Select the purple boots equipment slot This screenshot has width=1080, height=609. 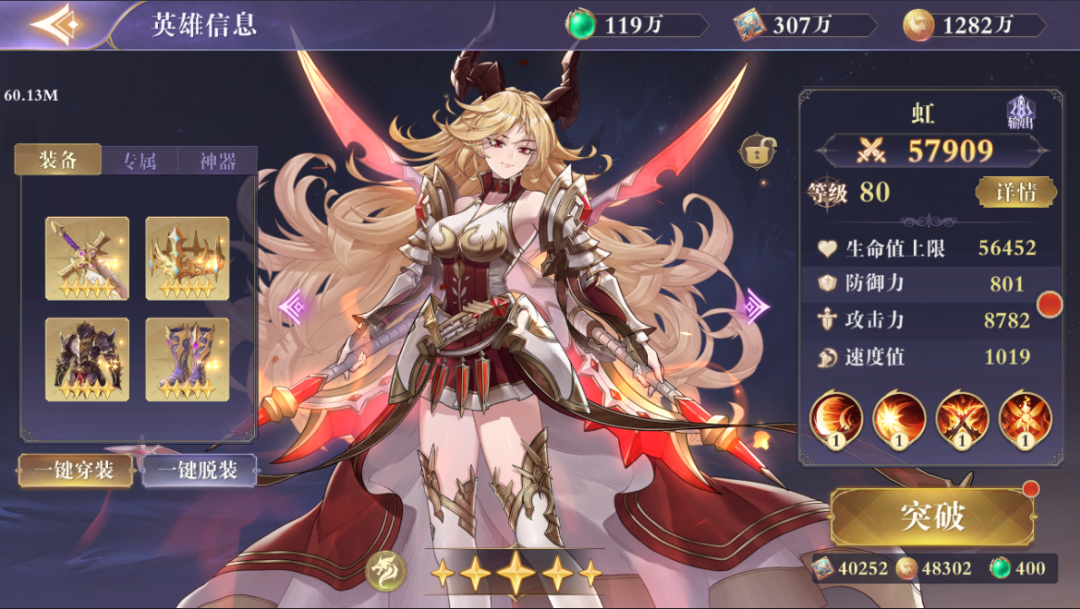(x=187, y=359)
